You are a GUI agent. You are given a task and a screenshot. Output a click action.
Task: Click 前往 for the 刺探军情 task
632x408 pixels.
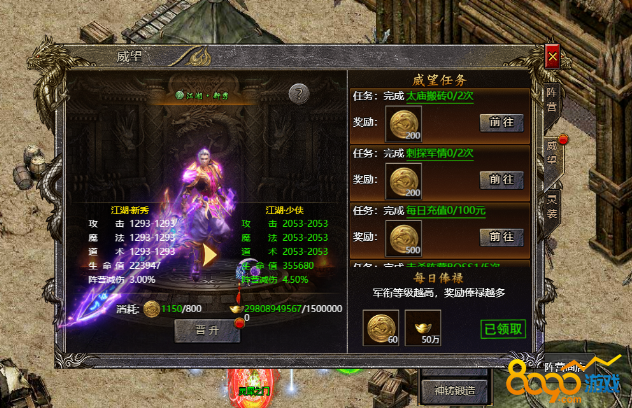502,179
